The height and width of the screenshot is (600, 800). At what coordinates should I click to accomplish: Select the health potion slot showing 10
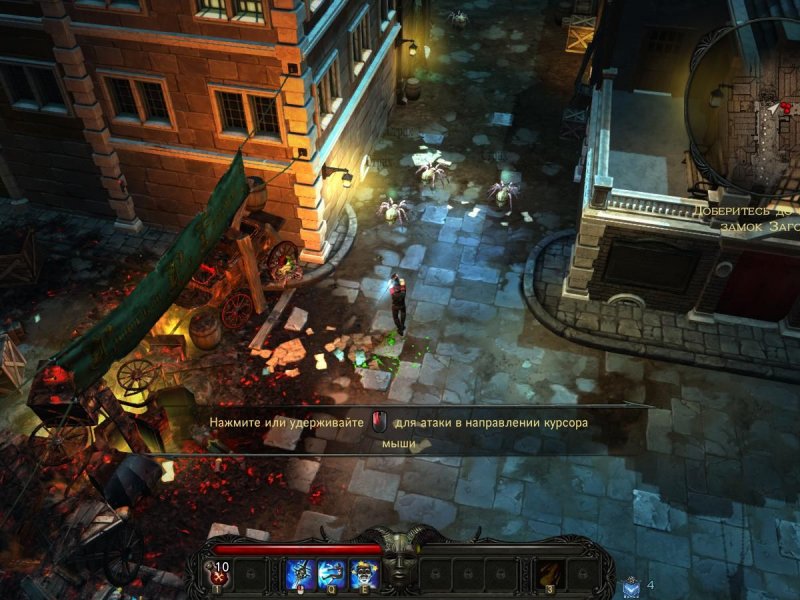click(x=219, y=573)
